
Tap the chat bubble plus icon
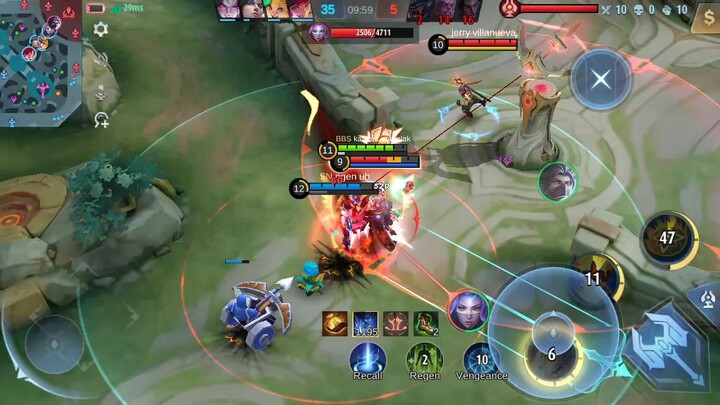(101, 120)
